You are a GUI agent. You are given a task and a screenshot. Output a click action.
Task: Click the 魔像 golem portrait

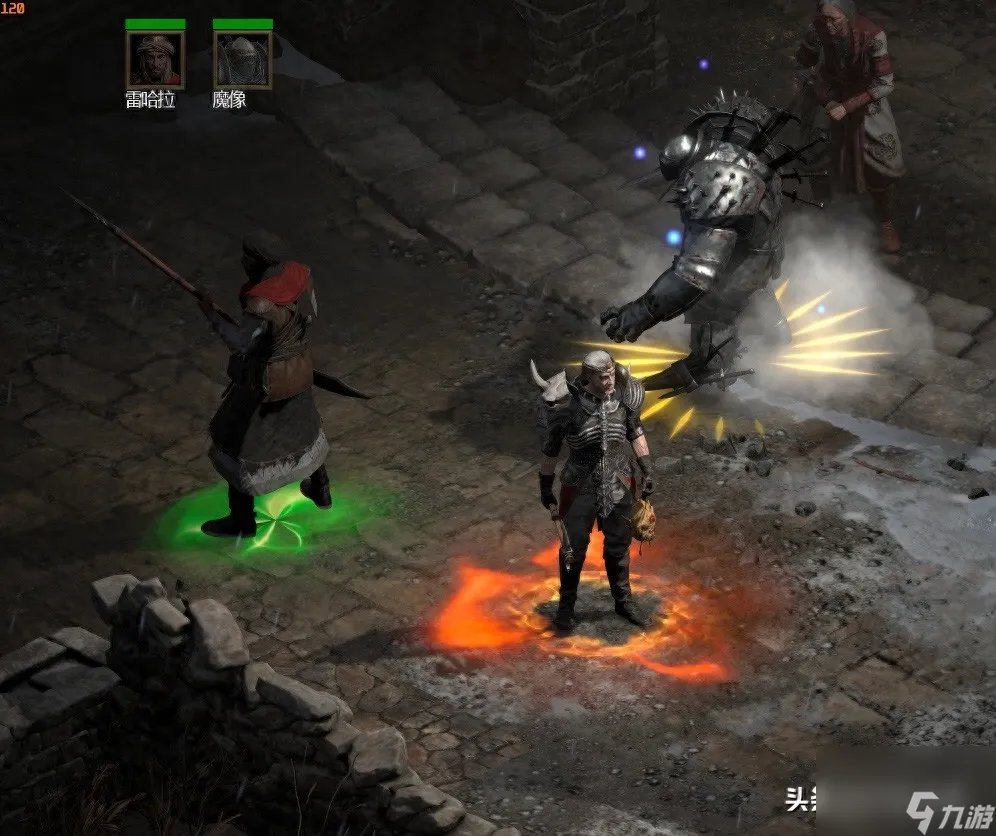tap(242, 60)
